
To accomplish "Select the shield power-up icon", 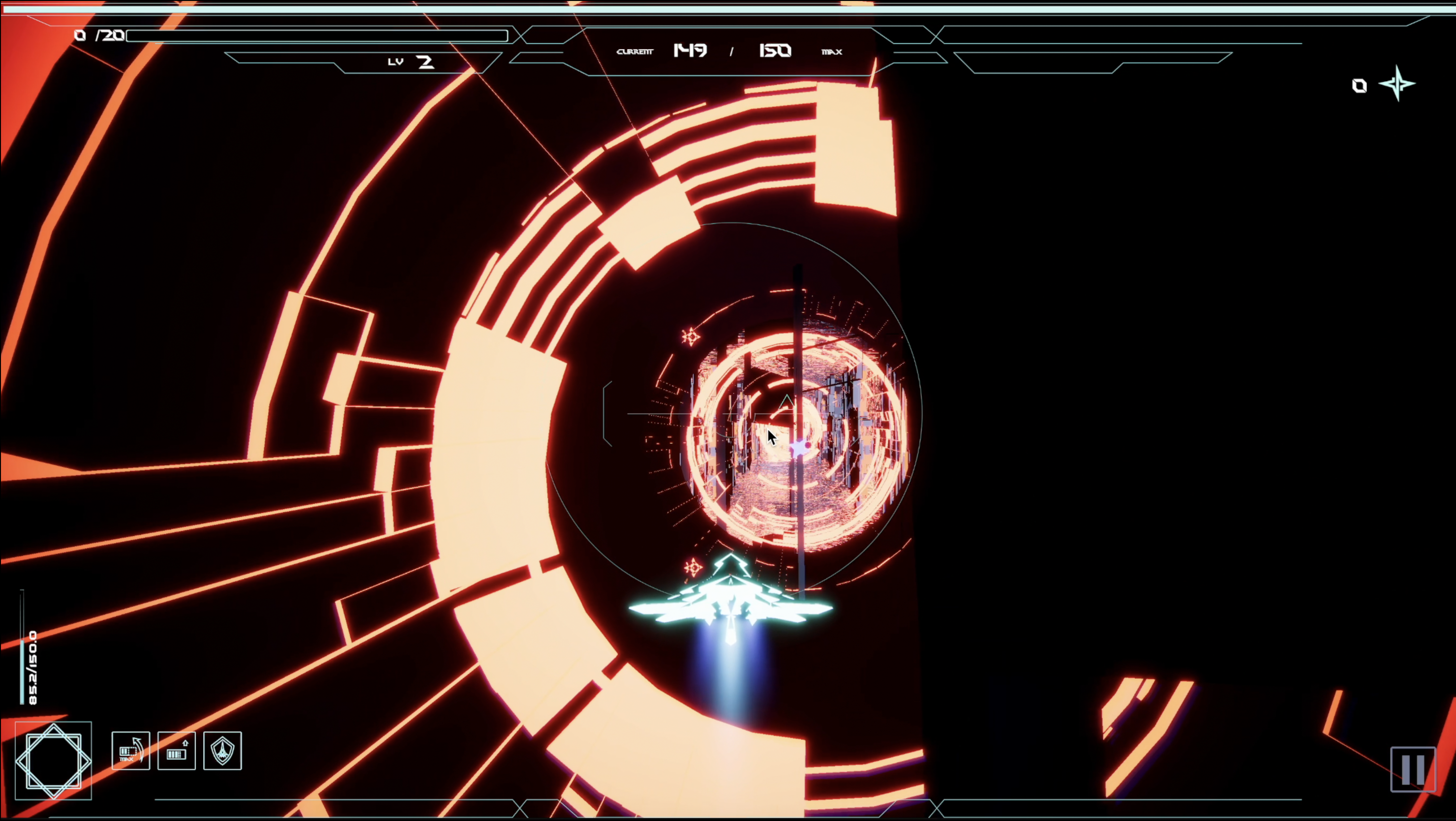I will tap(222, 752).
